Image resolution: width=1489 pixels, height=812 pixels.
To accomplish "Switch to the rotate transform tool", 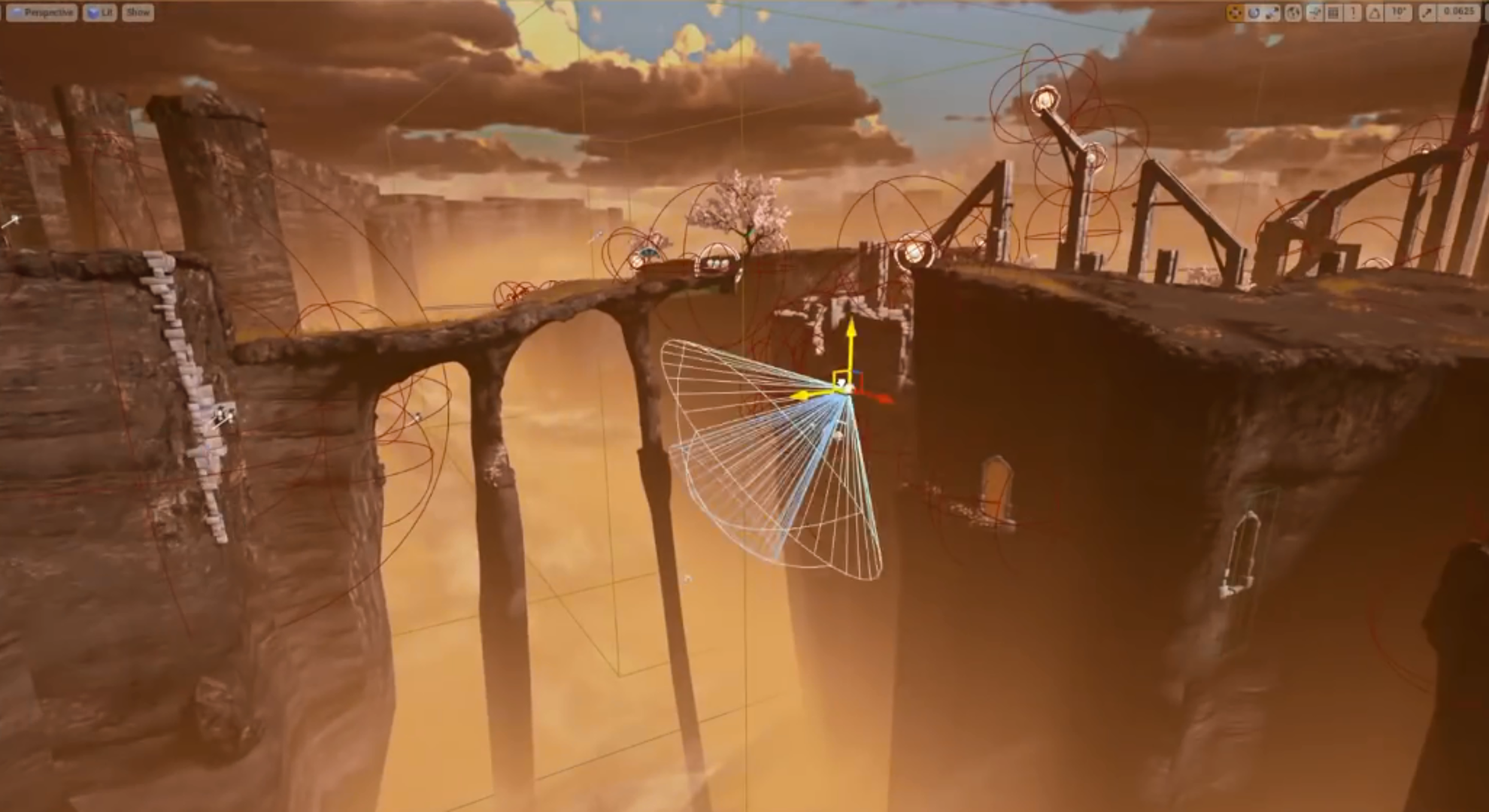I will tap(1254, 13).
